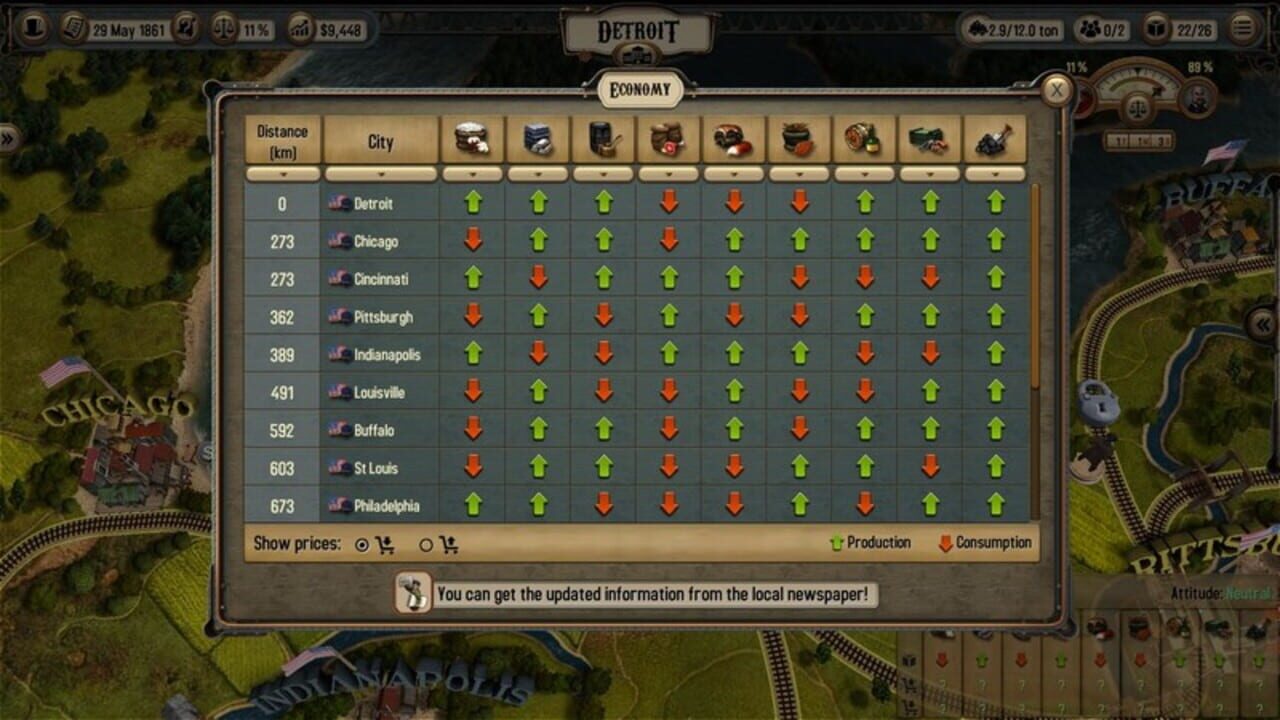
Task: Toggle Detroit's first green production arrow
Action: coord(473,205)
